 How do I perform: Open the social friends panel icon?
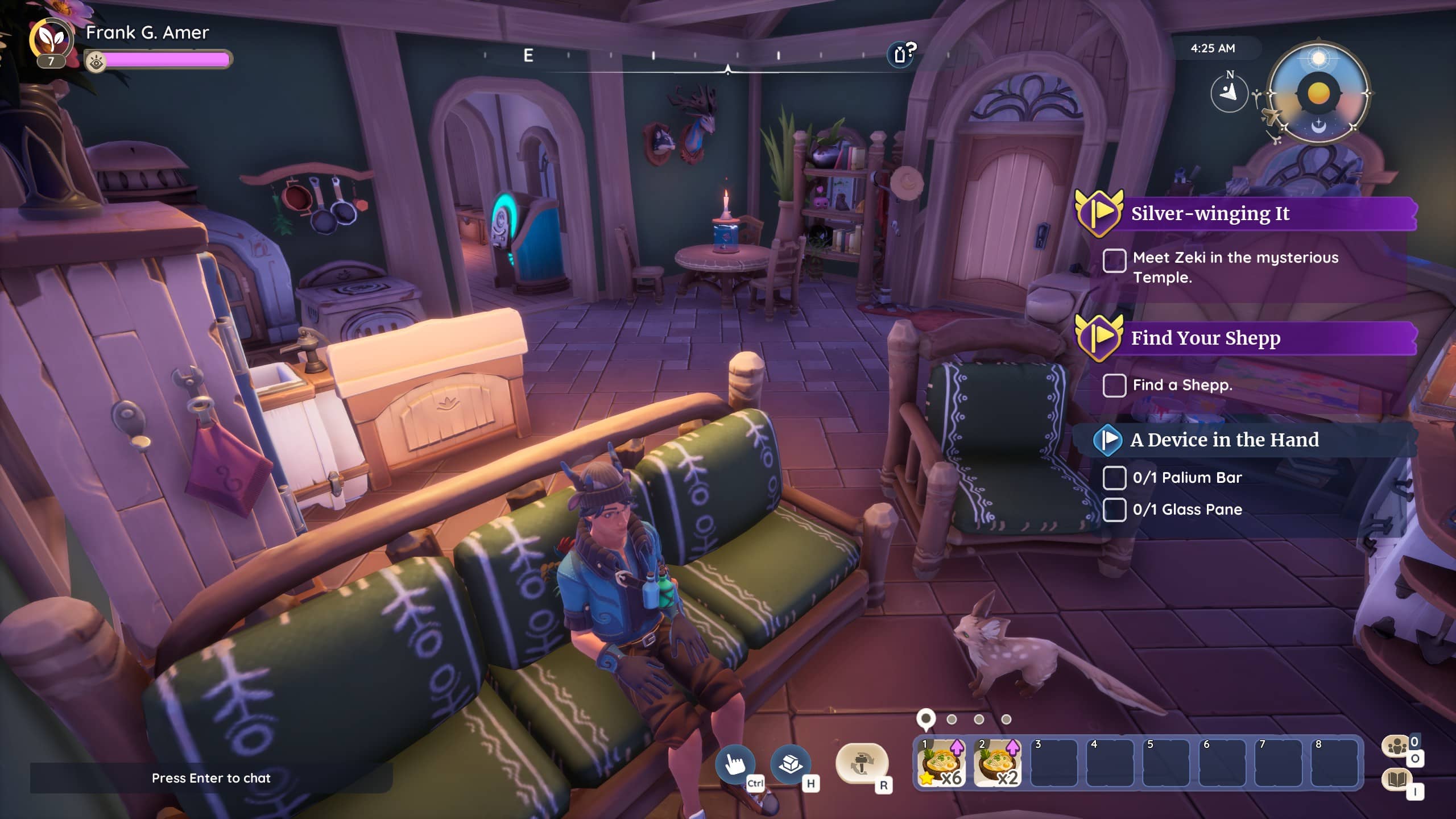click(1397, 746)
